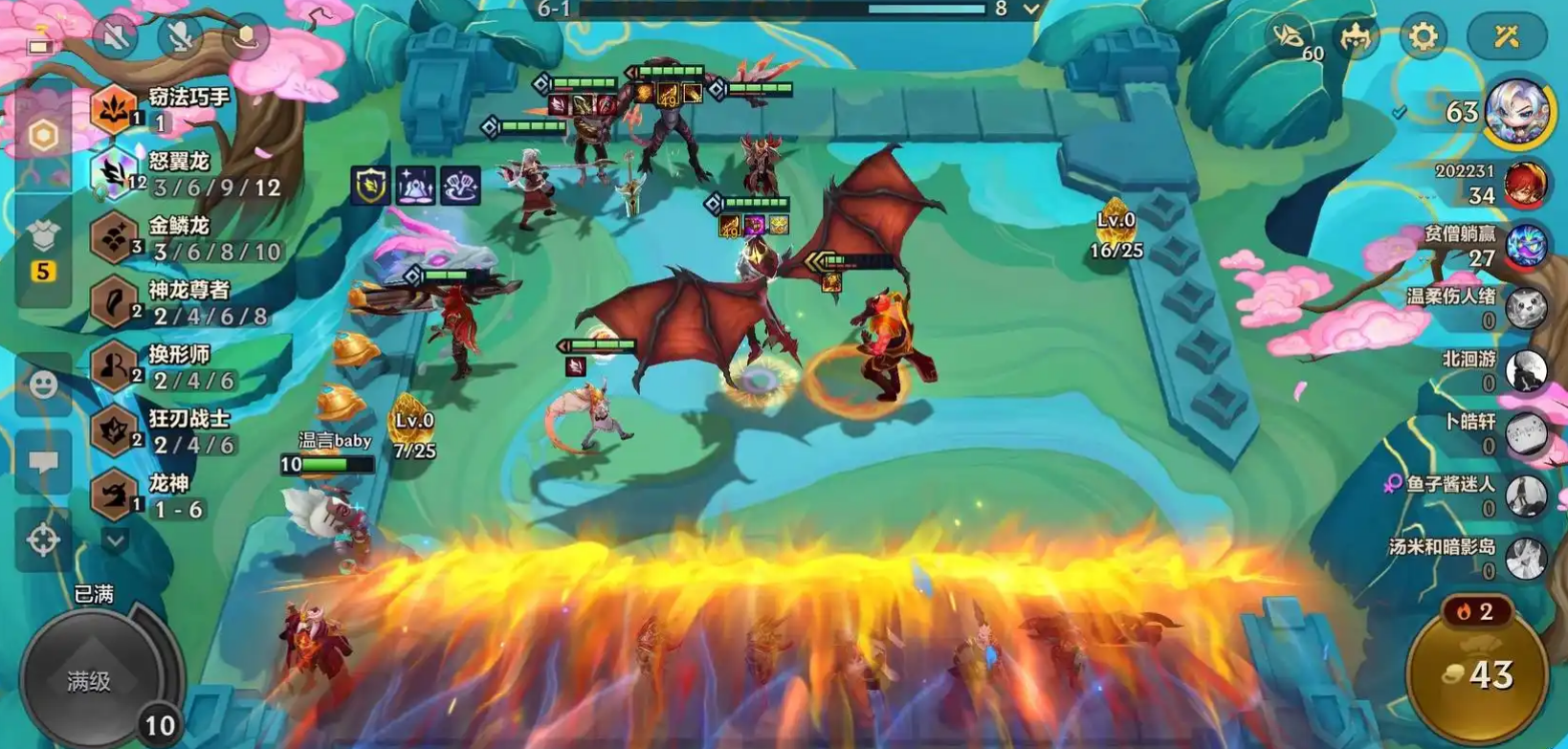Screen dimensions: 1568x749
Task: Open the helmet mask icon
Action: [1356, 37]
